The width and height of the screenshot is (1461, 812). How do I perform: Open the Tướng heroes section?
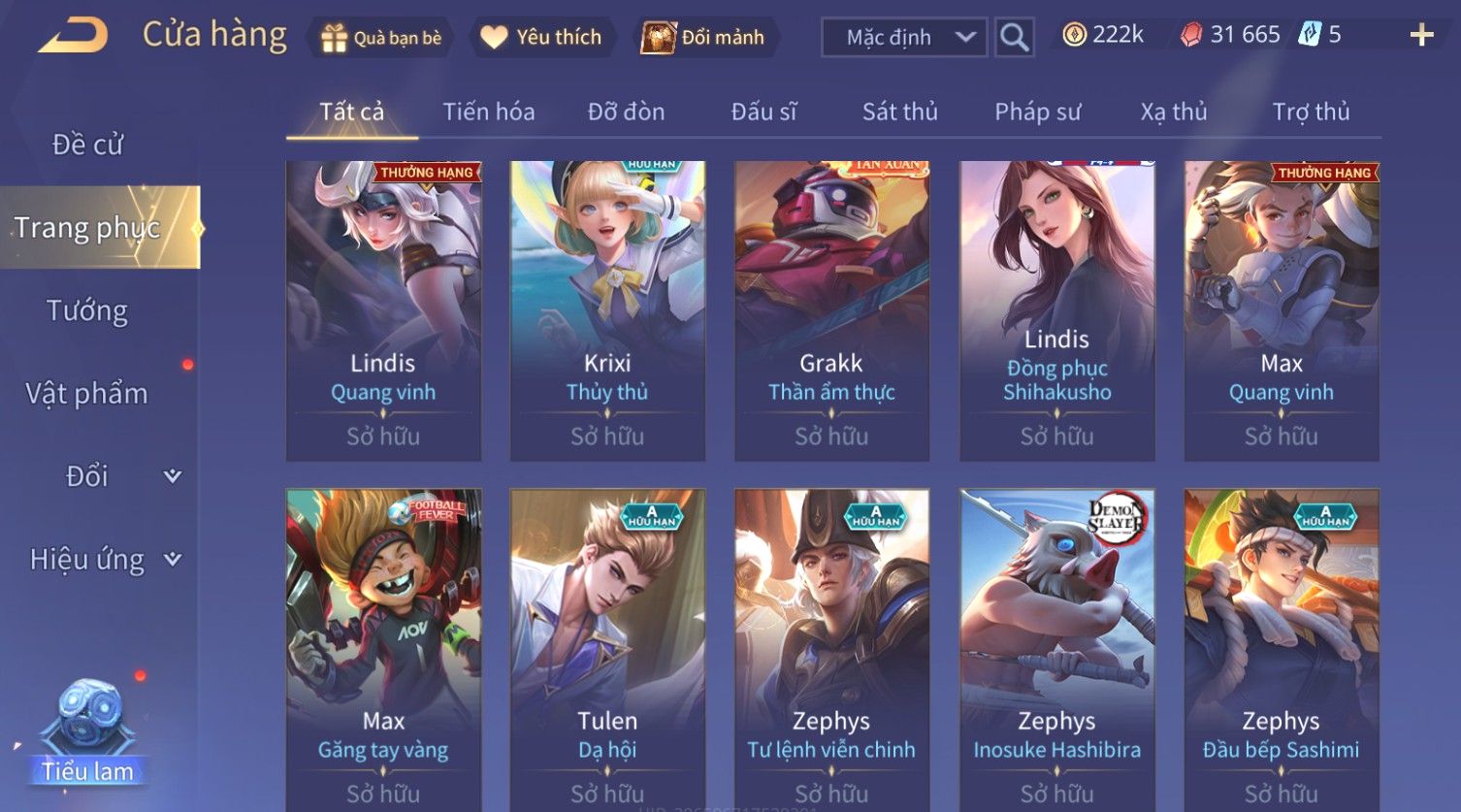click(87, 310)
